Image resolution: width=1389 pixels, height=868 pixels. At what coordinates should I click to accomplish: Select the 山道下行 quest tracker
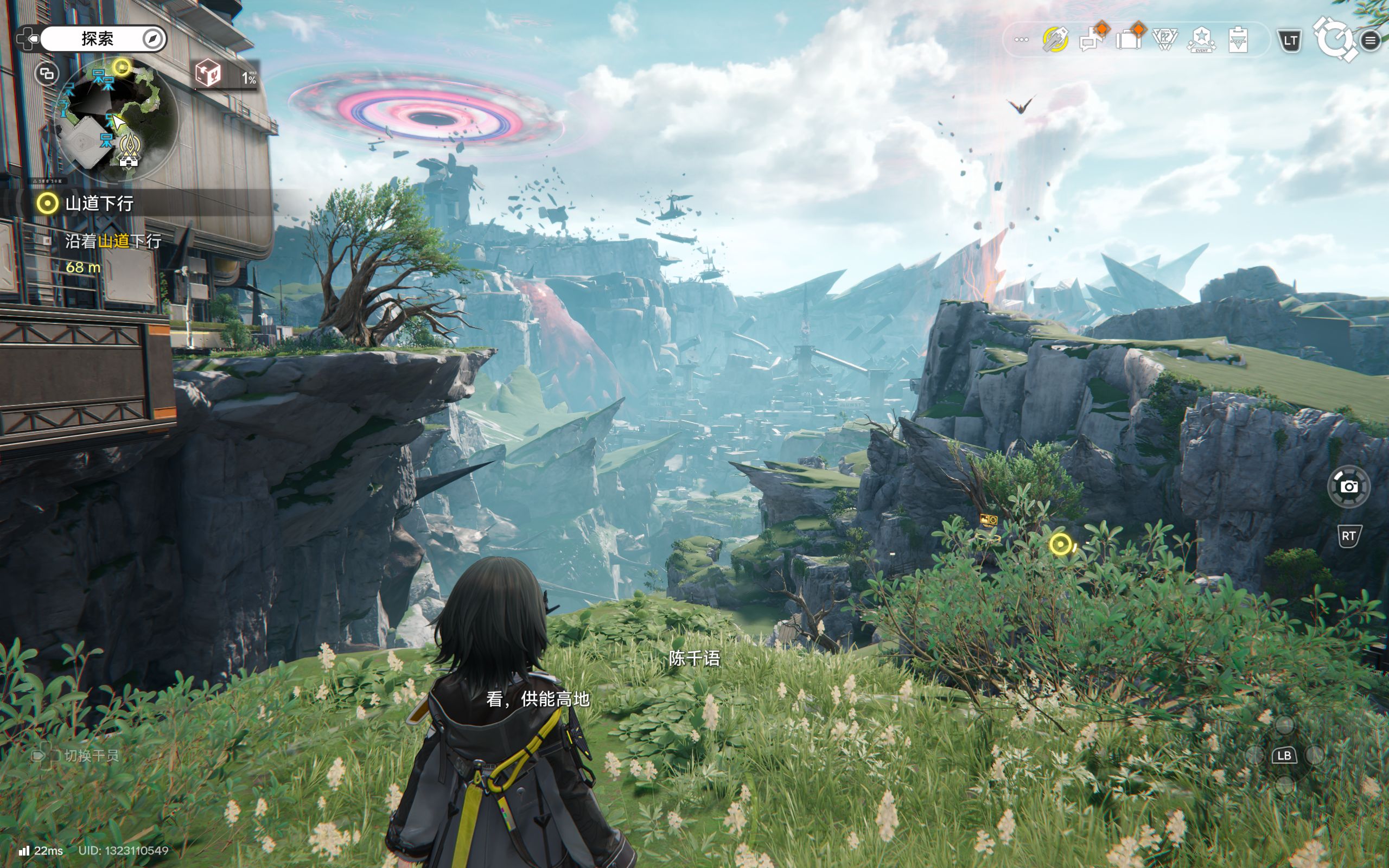[99, 203]
